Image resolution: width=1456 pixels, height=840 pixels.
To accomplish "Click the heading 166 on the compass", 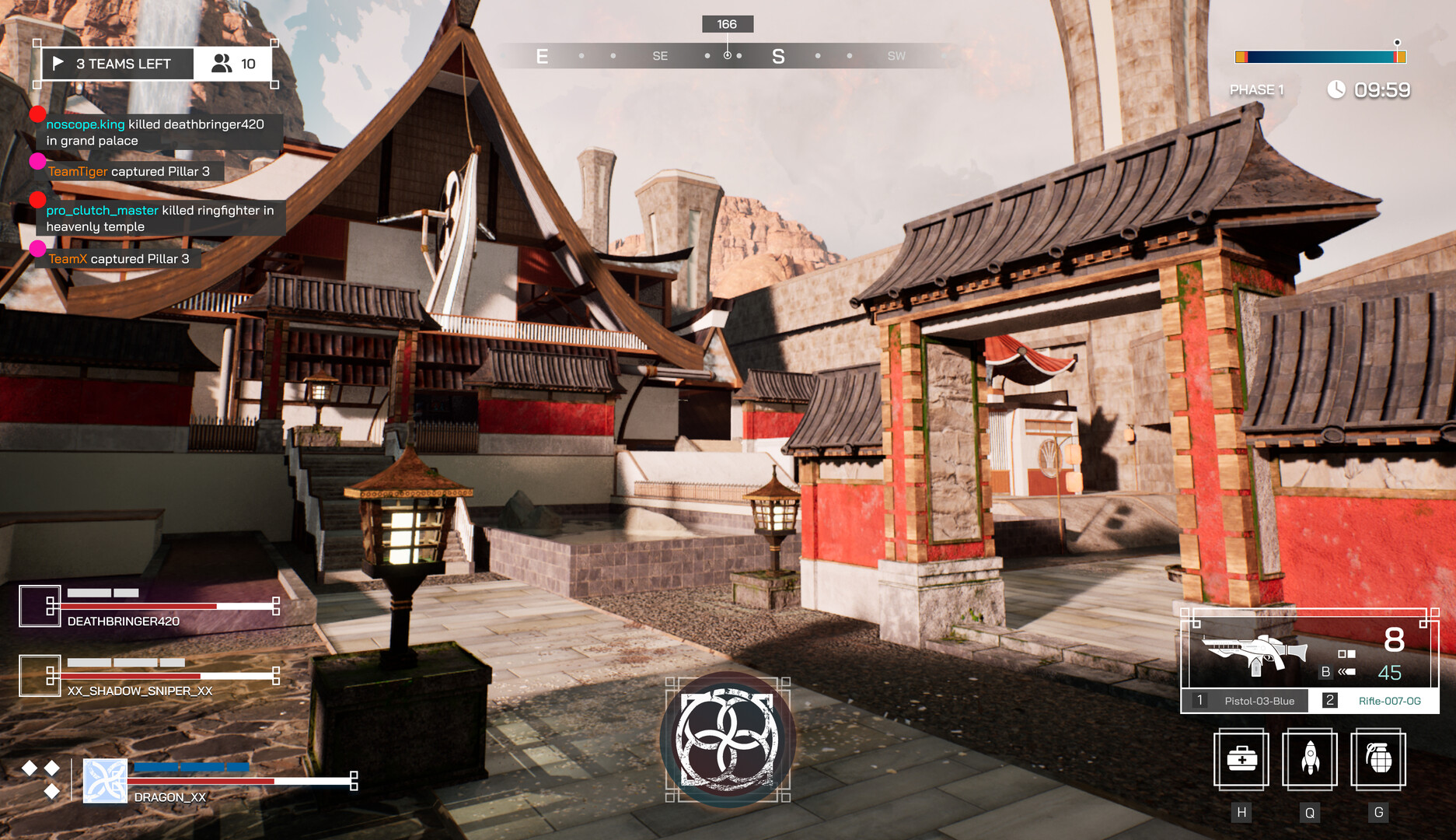I will point(726,23).
